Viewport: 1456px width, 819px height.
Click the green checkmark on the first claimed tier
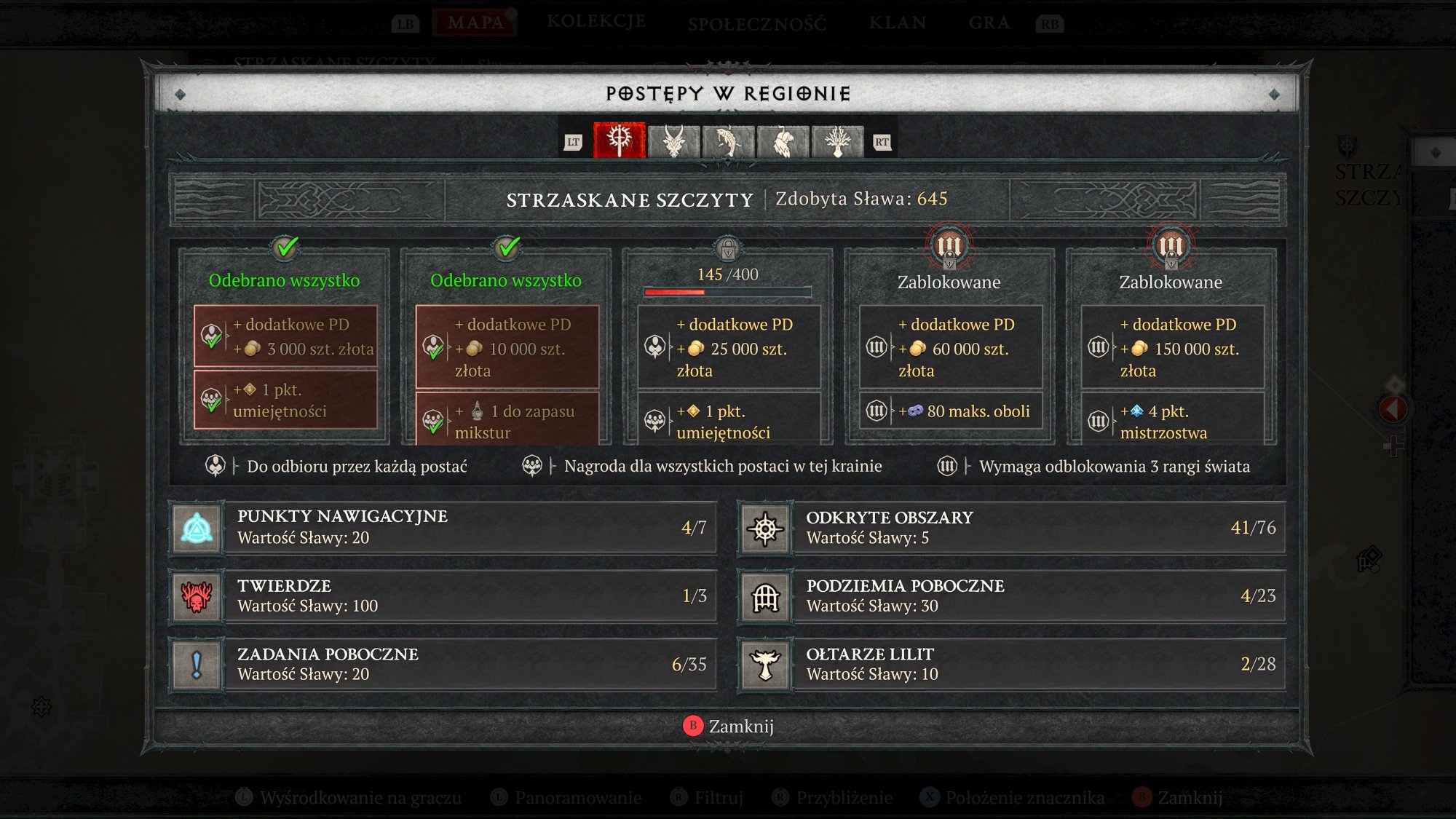point(285,248)
